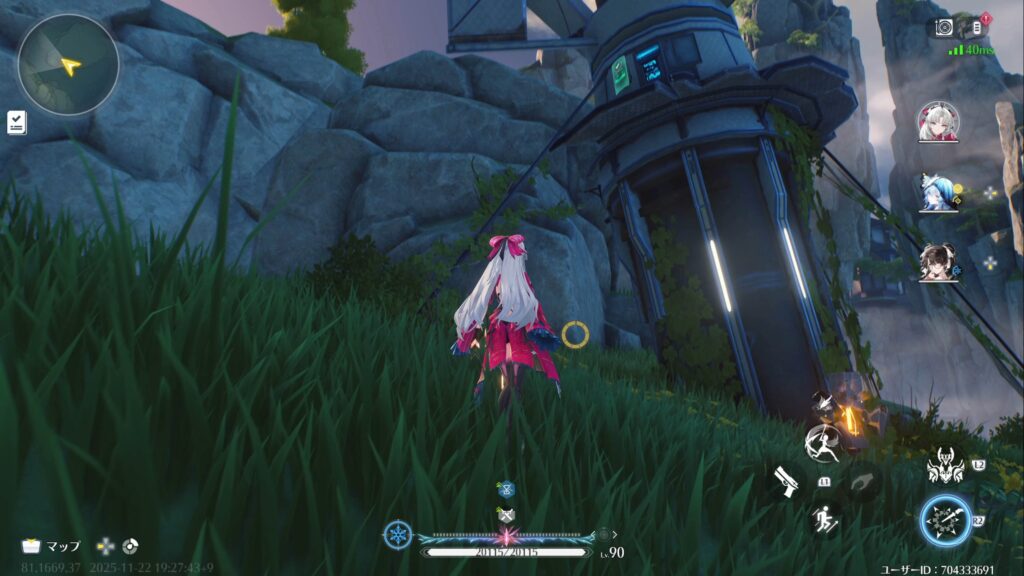Use the glowing blue-ringed attack skill
The height and width of the screenshot is (576, 1024).
[x=946, y=522]
